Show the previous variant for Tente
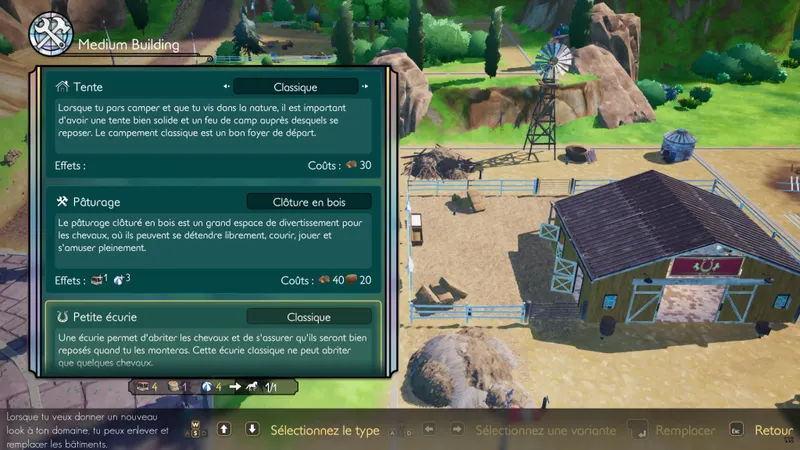Image resolution: width=800 pixels, height=450 pixels. click(228, 87)
